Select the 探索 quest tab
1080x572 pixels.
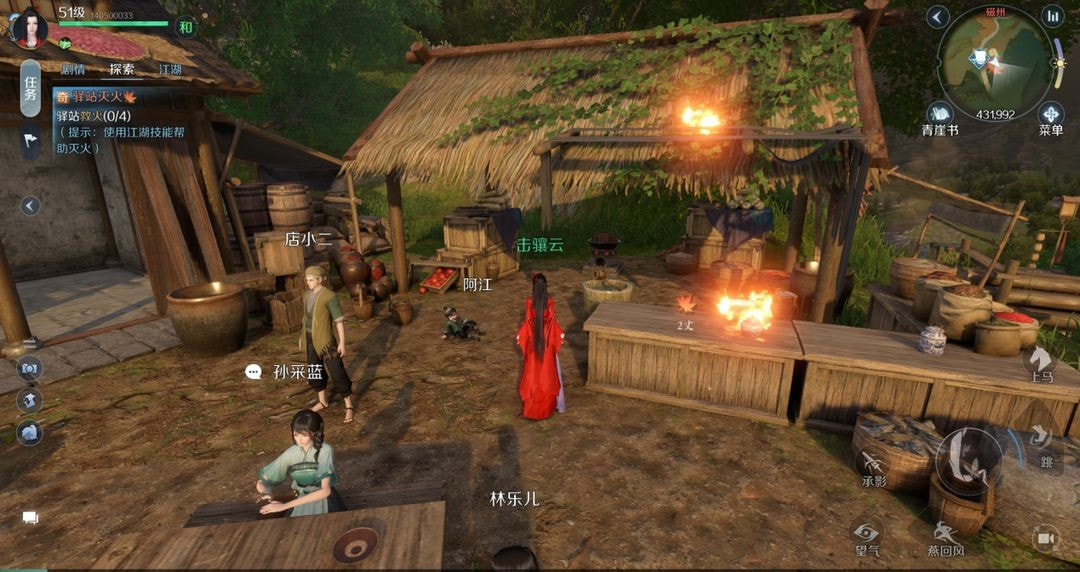122,69
